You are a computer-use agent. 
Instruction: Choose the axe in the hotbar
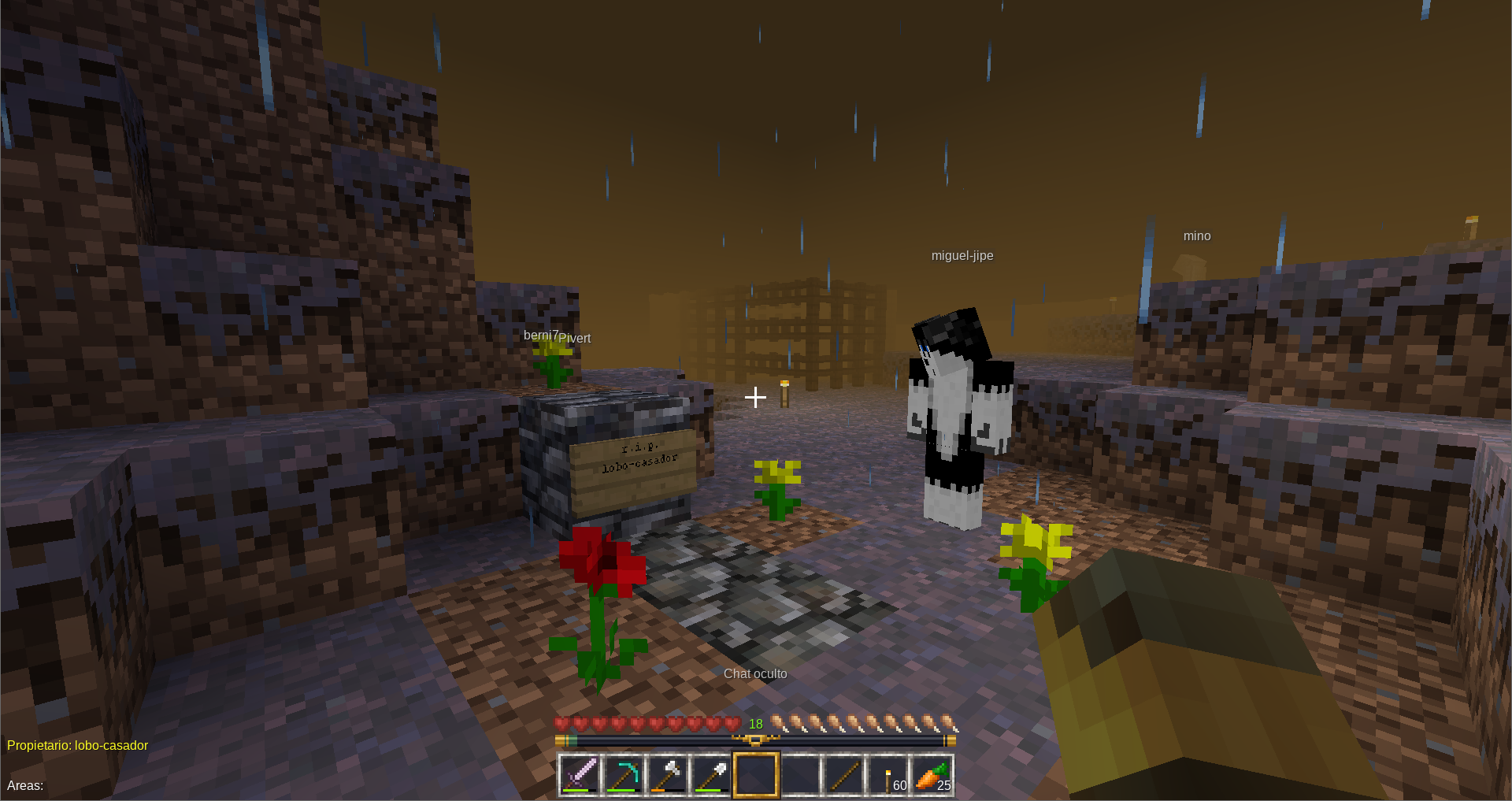tap(668, 774)
